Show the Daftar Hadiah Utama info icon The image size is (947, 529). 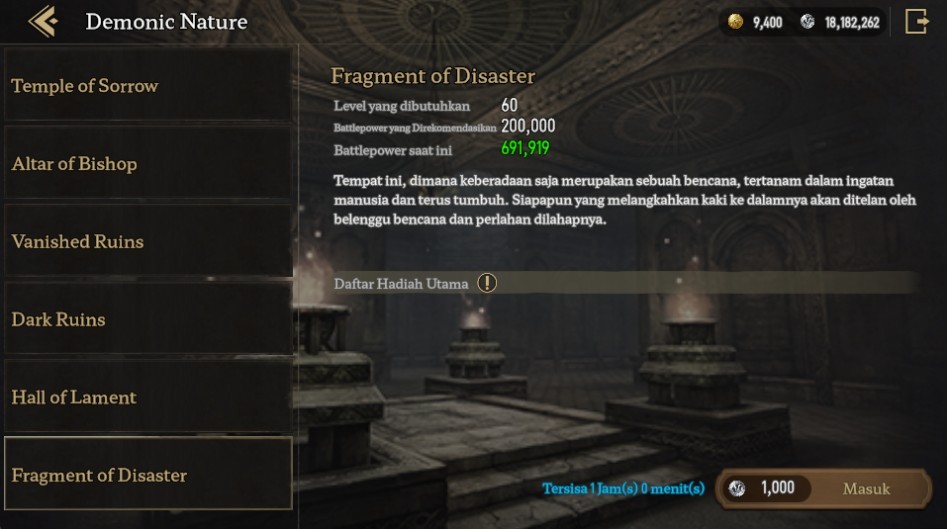click(487, 283)
